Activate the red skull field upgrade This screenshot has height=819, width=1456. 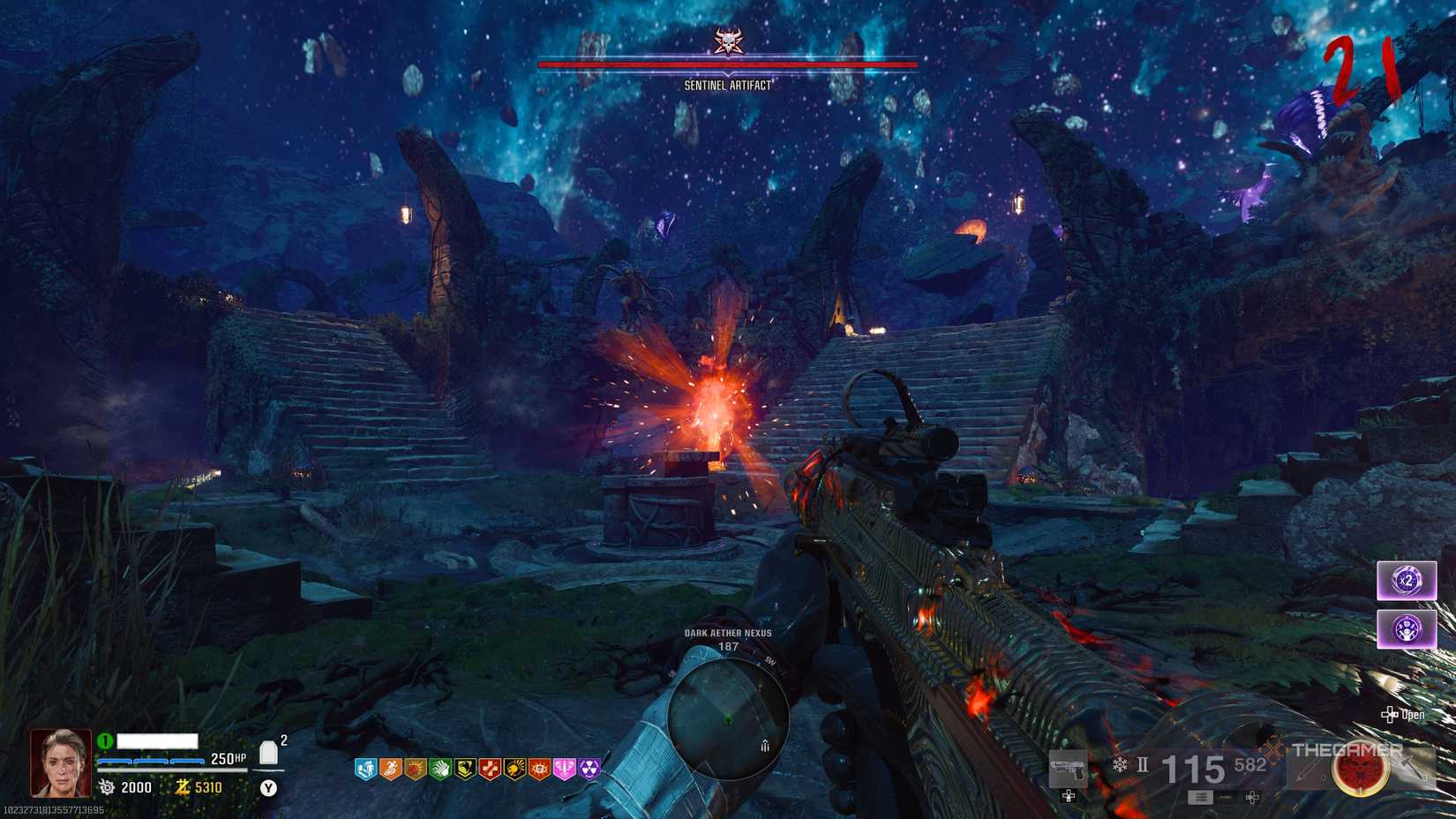coord(1359,770)
